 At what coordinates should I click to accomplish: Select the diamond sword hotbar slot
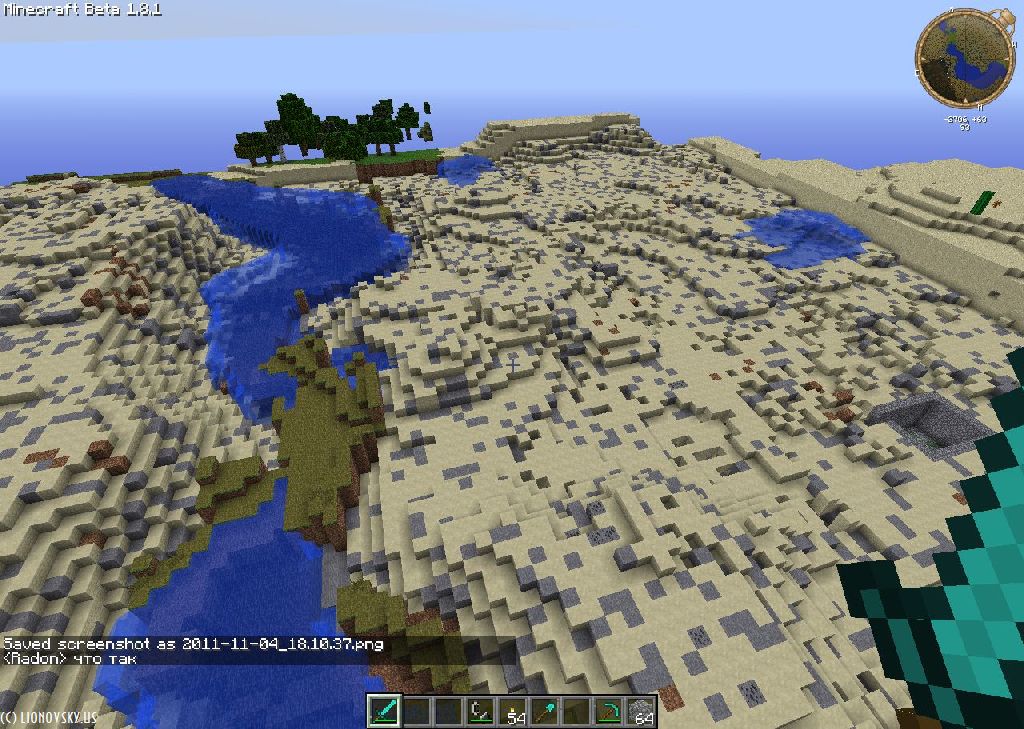point(384,711)
